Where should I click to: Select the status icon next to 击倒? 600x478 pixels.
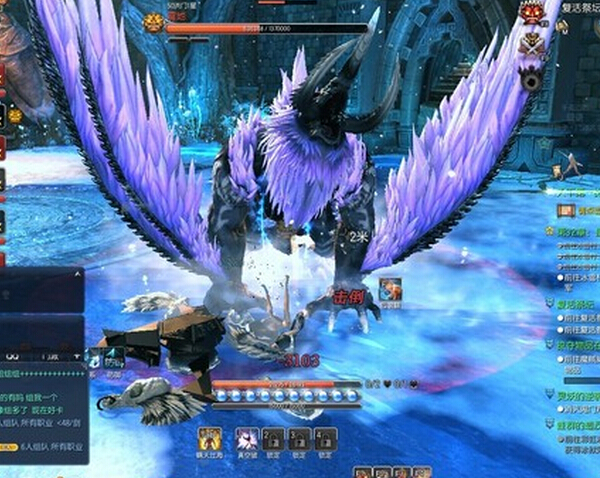(x=389, y=290)
